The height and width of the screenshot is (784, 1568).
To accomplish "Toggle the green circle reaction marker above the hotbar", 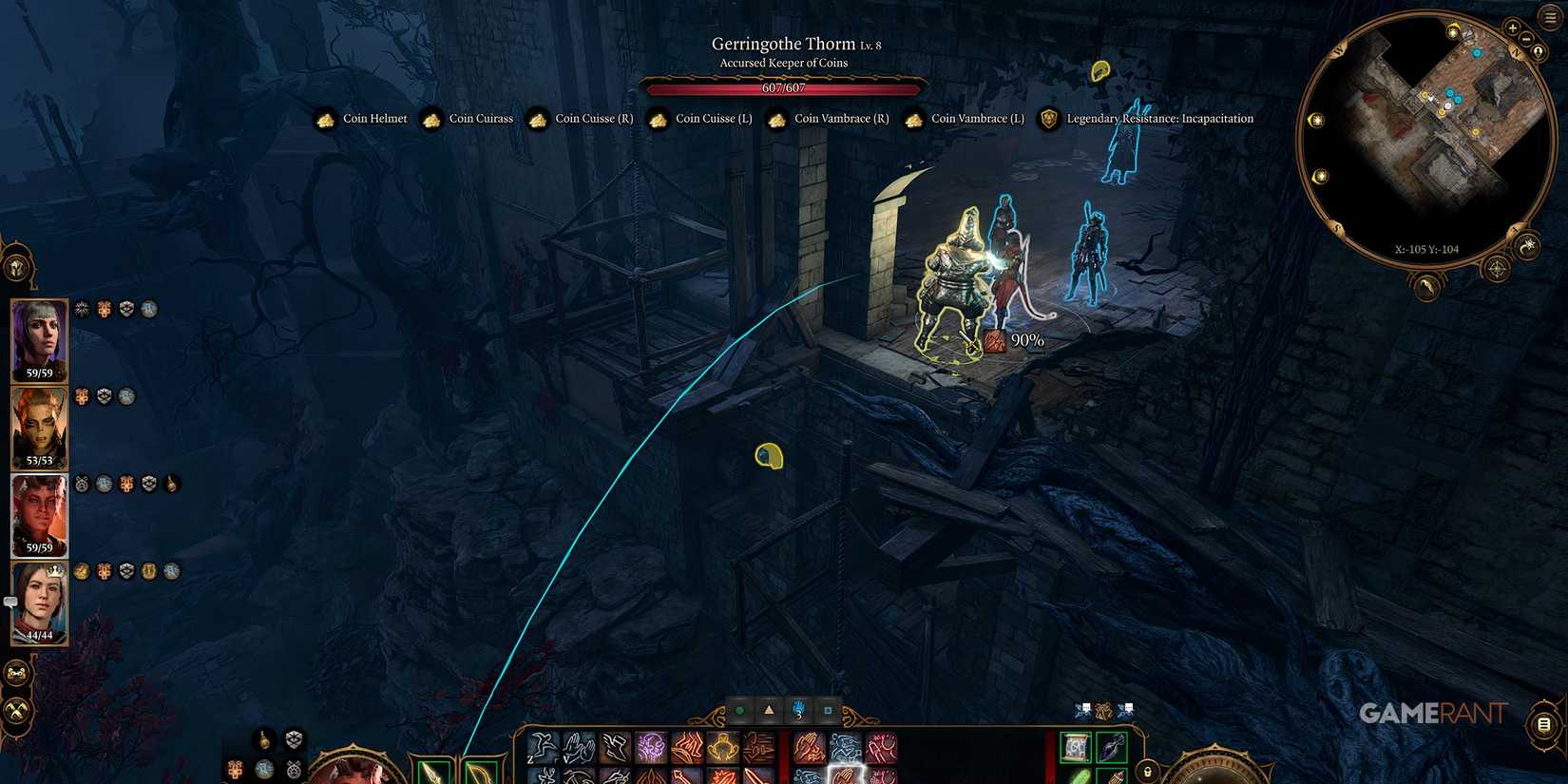I will coord(740,709).
